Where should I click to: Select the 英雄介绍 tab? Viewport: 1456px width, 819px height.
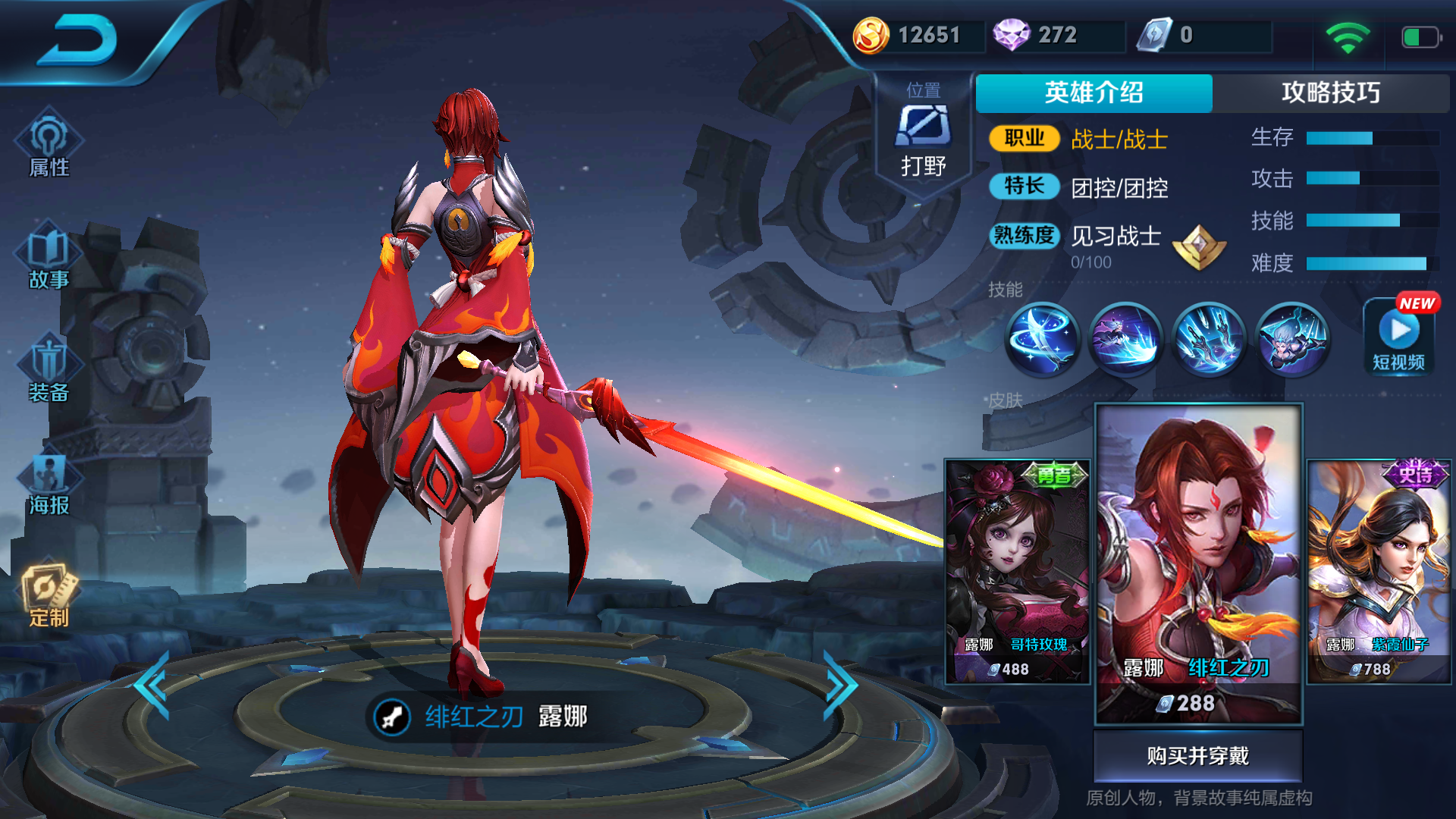1094,93
